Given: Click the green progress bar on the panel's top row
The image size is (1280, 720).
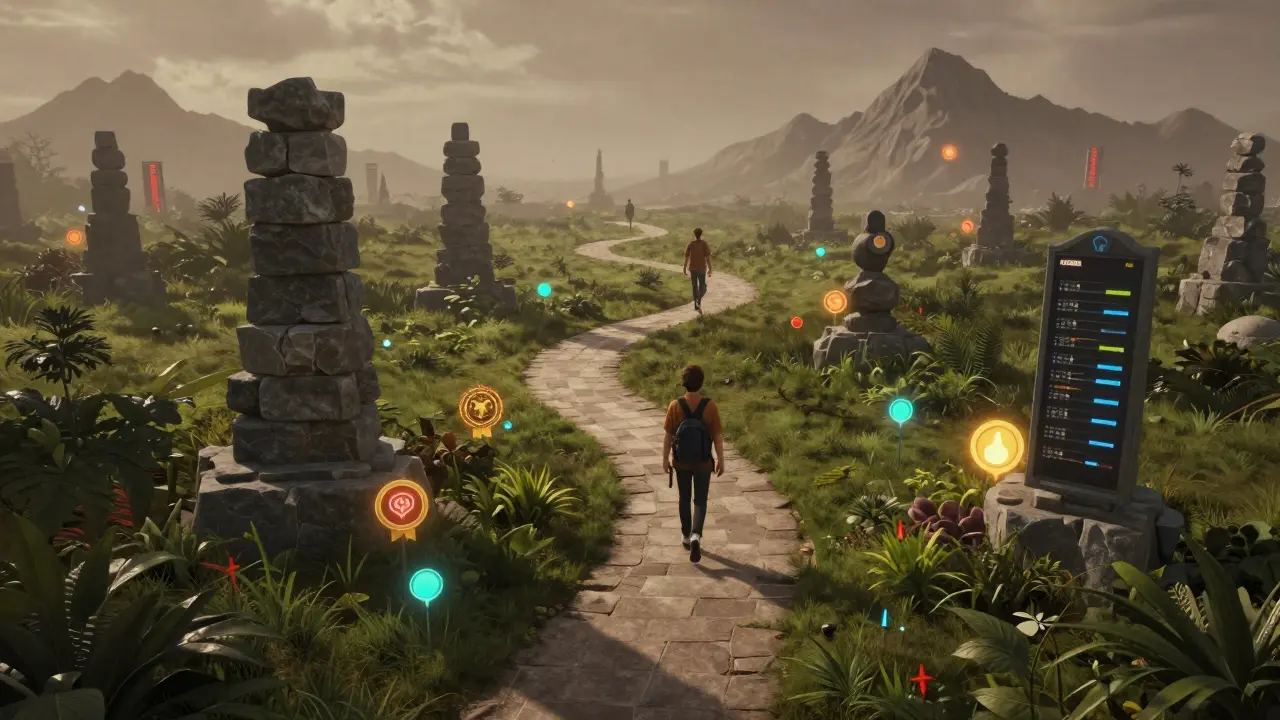Looking at the screenshot, I should coord(1117,292).
